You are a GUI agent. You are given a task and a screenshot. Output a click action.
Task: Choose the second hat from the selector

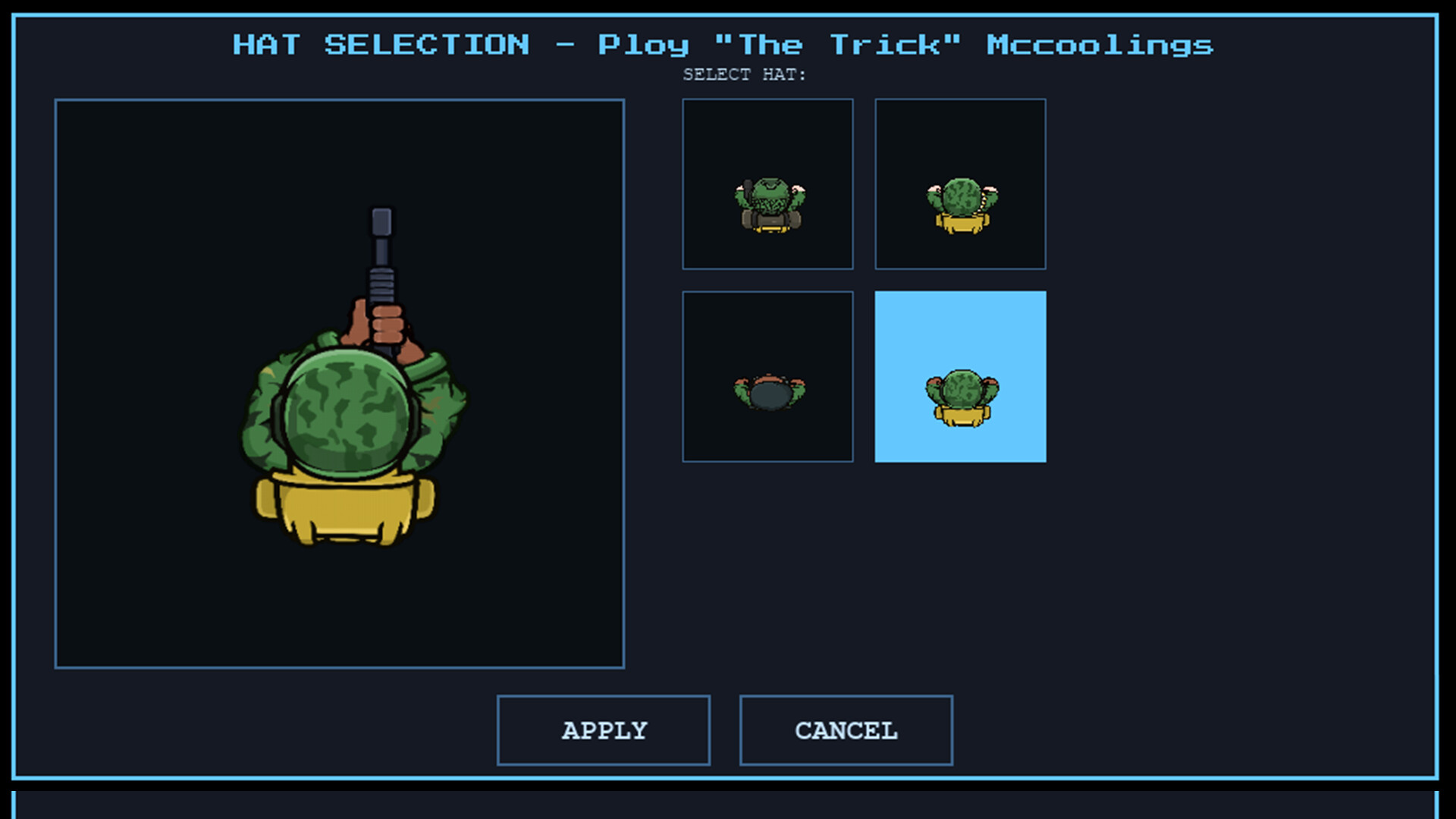tap(960, 184)
